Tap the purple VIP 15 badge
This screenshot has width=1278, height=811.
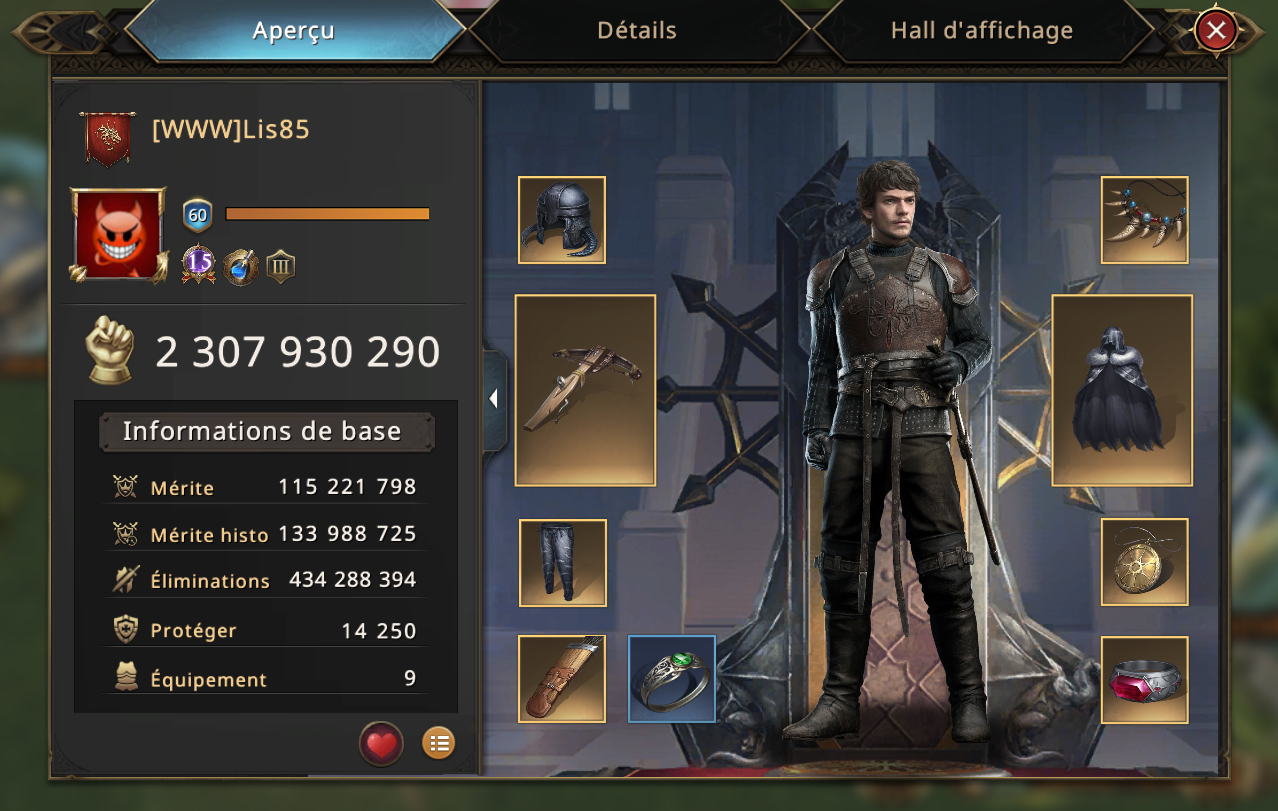pos(199,265)
